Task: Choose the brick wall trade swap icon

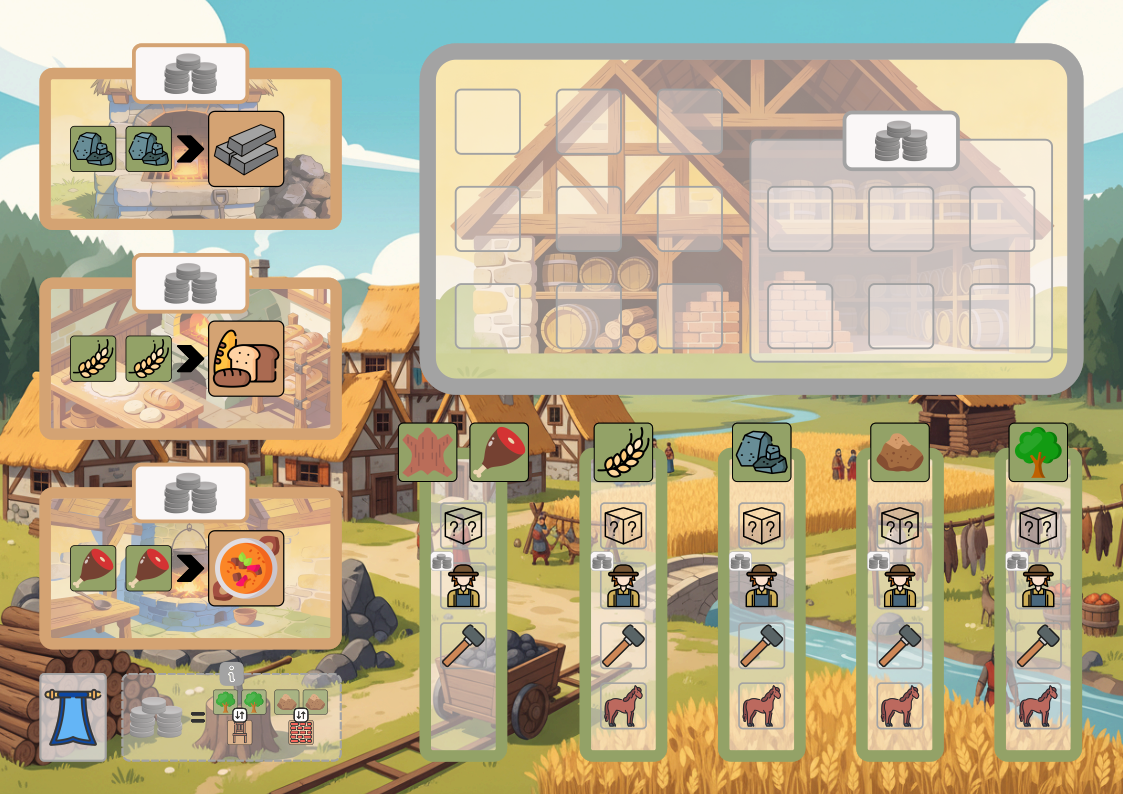Action: click(x=301, y=731)
